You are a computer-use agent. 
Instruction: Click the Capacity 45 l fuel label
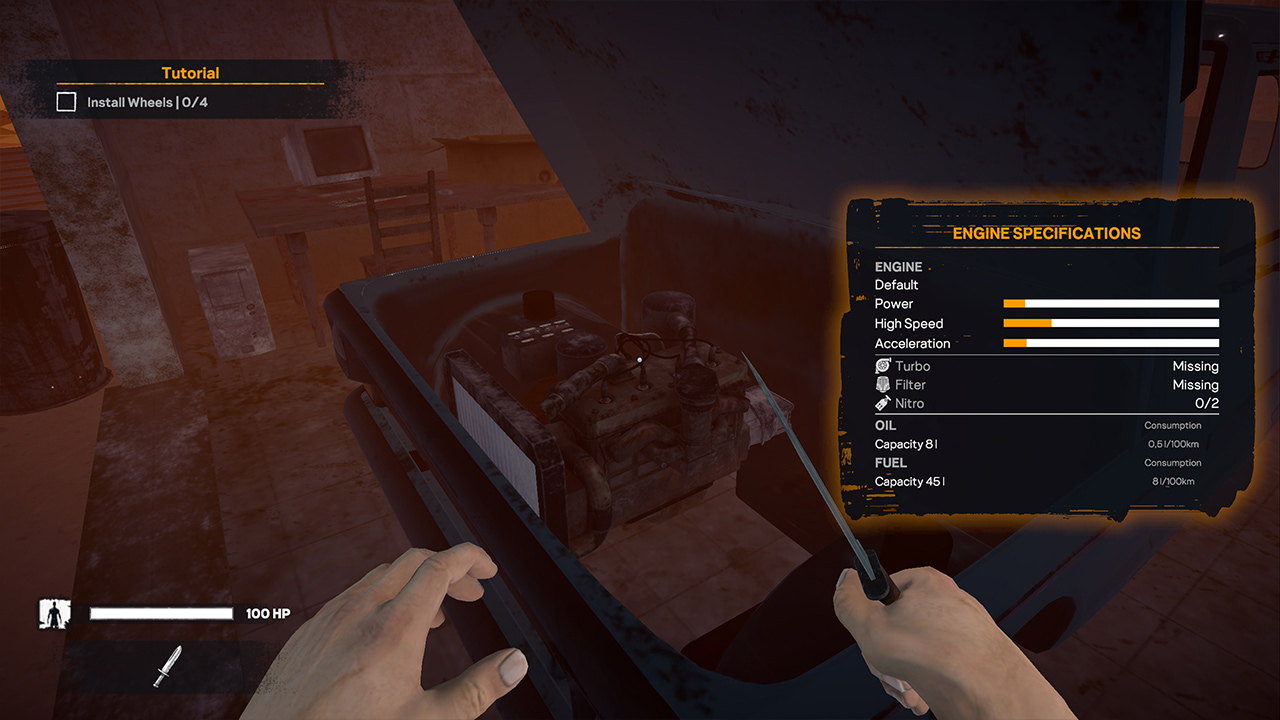tap(909, 481)
